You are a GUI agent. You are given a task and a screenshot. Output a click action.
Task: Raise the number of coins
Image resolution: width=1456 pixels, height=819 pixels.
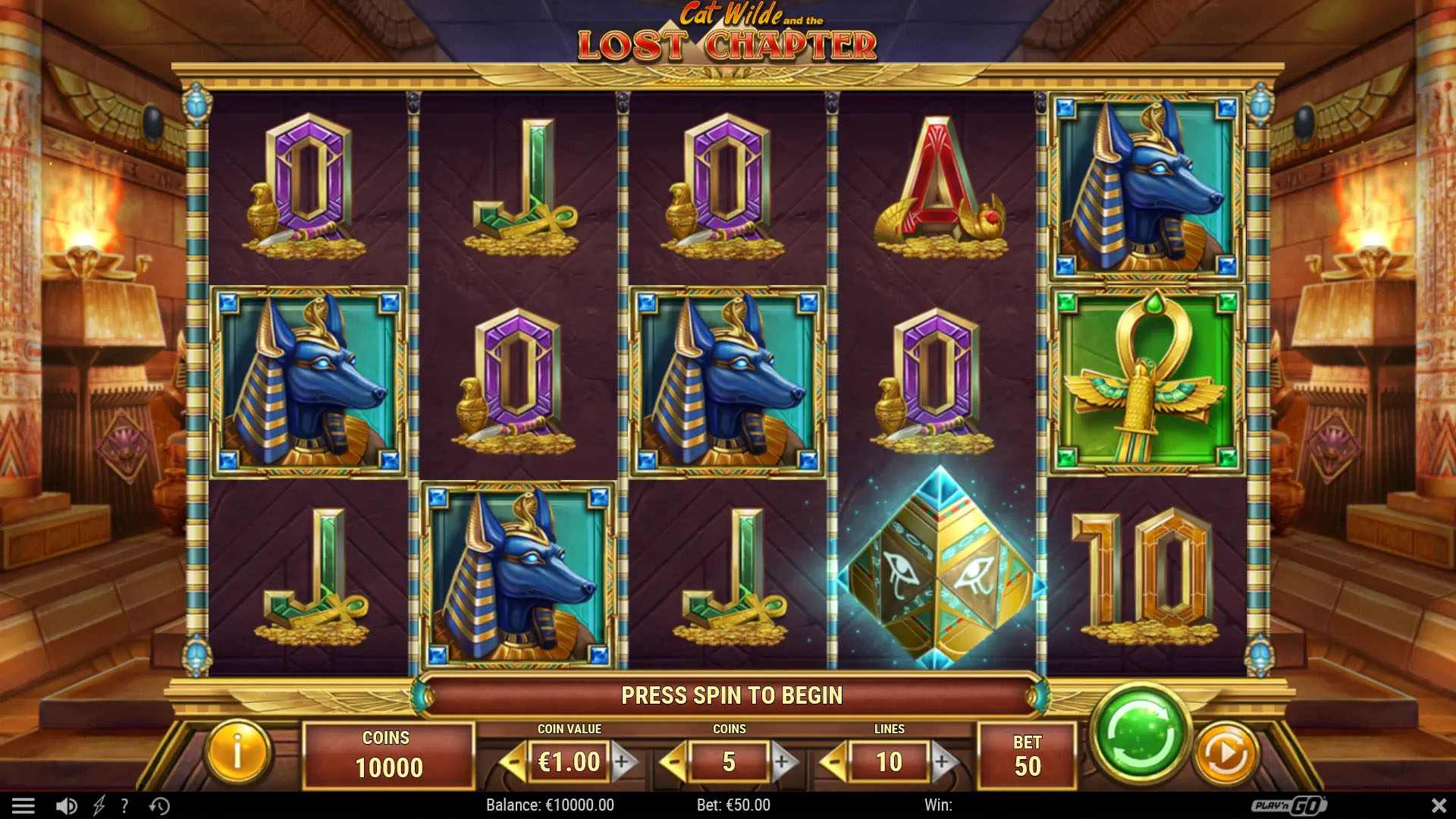(x=783, y=761)
